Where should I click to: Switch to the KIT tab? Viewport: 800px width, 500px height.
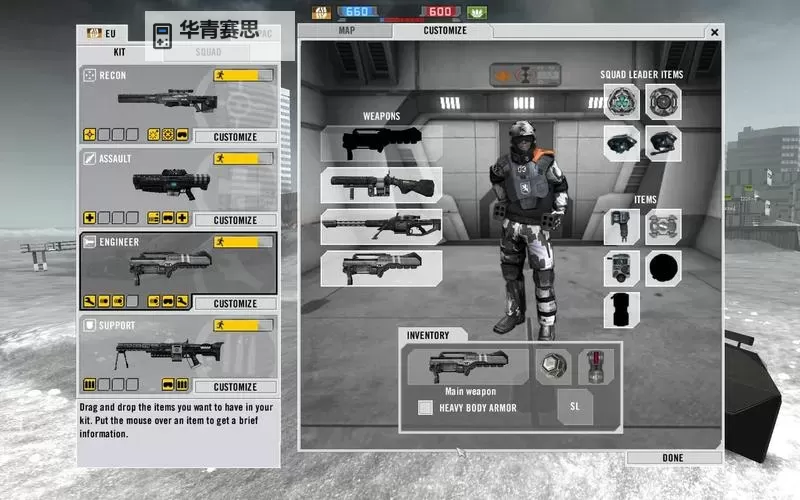(x=119, y=51)
